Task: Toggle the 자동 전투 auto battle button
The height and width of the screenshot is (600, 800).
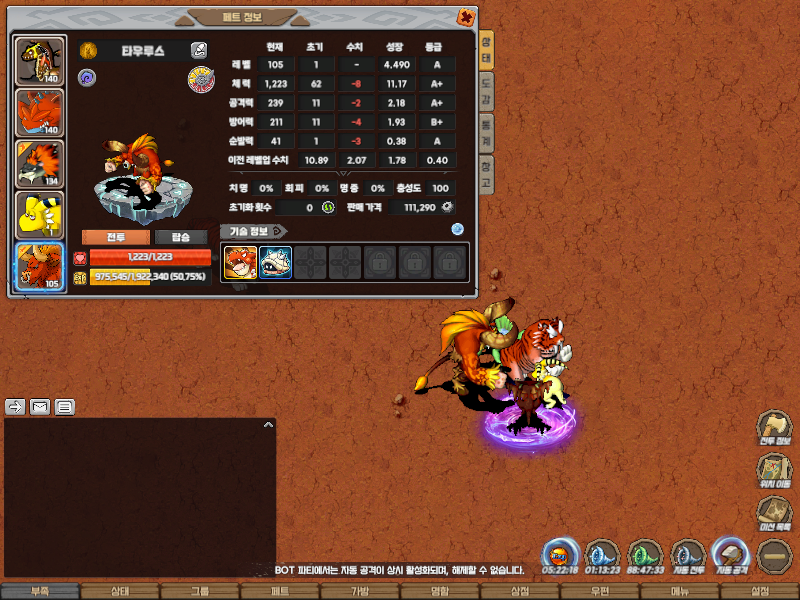Action: point(688,555)
